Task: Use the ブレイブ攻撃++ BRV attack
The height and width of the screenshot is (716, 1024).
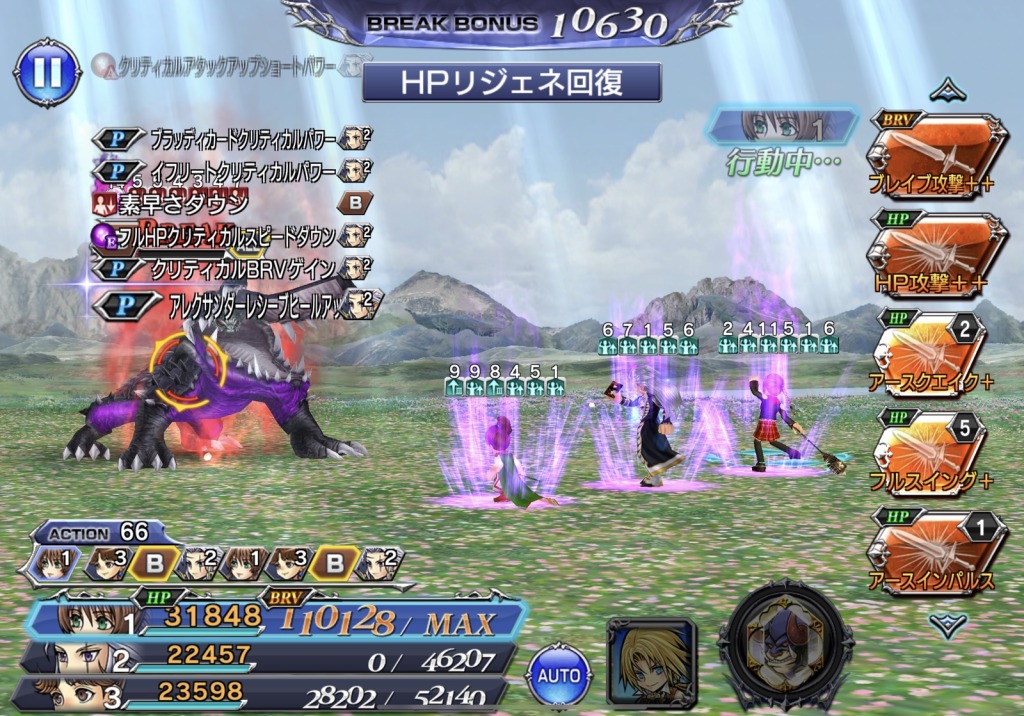Action: (x=937, y=155)
